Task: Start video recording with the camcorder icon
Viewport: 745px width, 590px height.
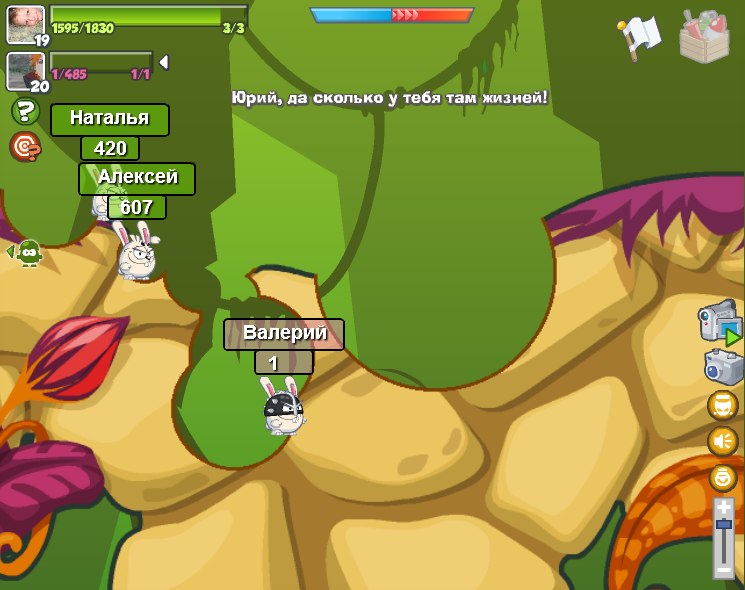Action: point(719,322)
